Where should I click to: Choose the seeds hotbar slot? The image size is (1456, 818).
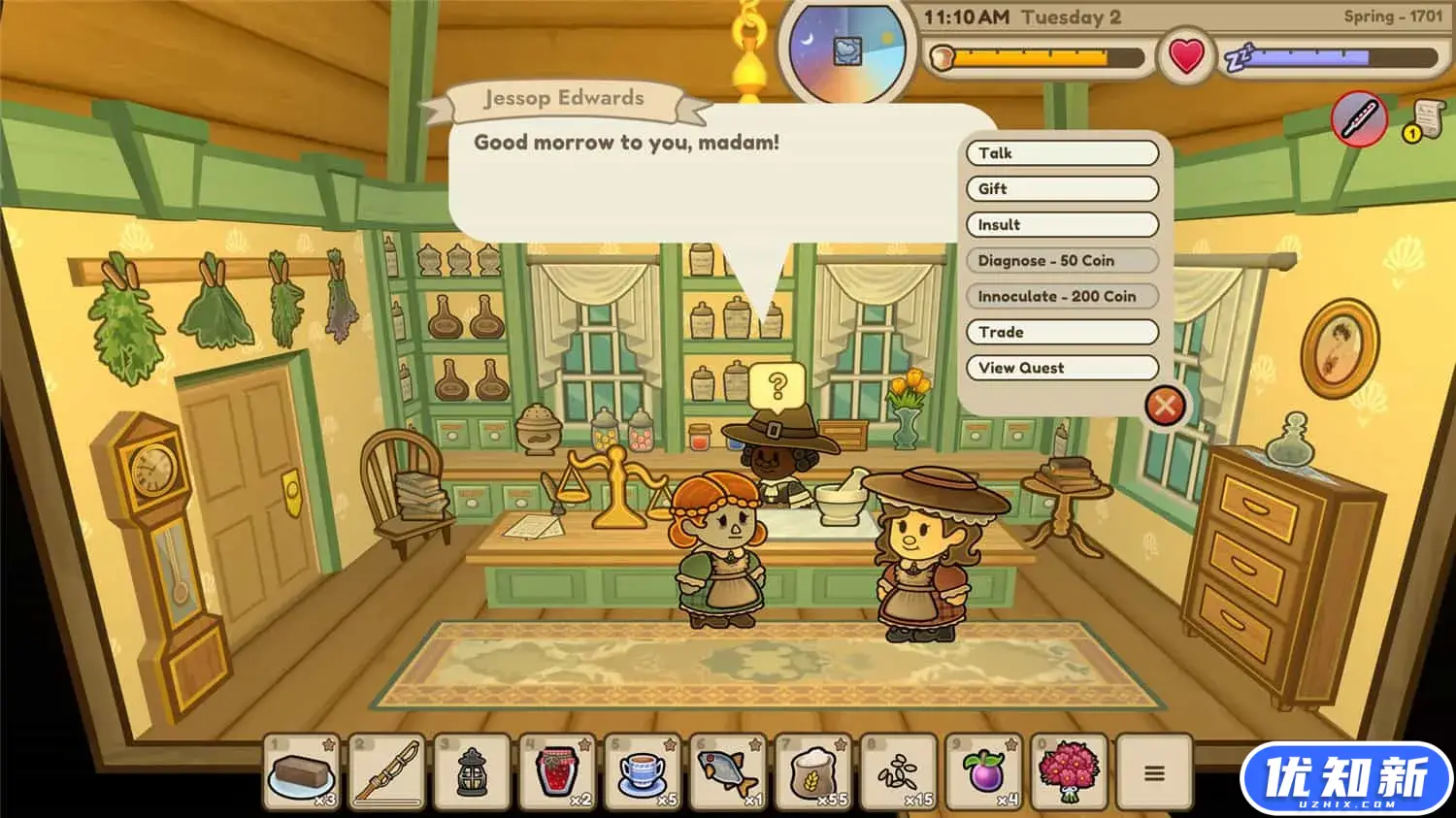898,772
